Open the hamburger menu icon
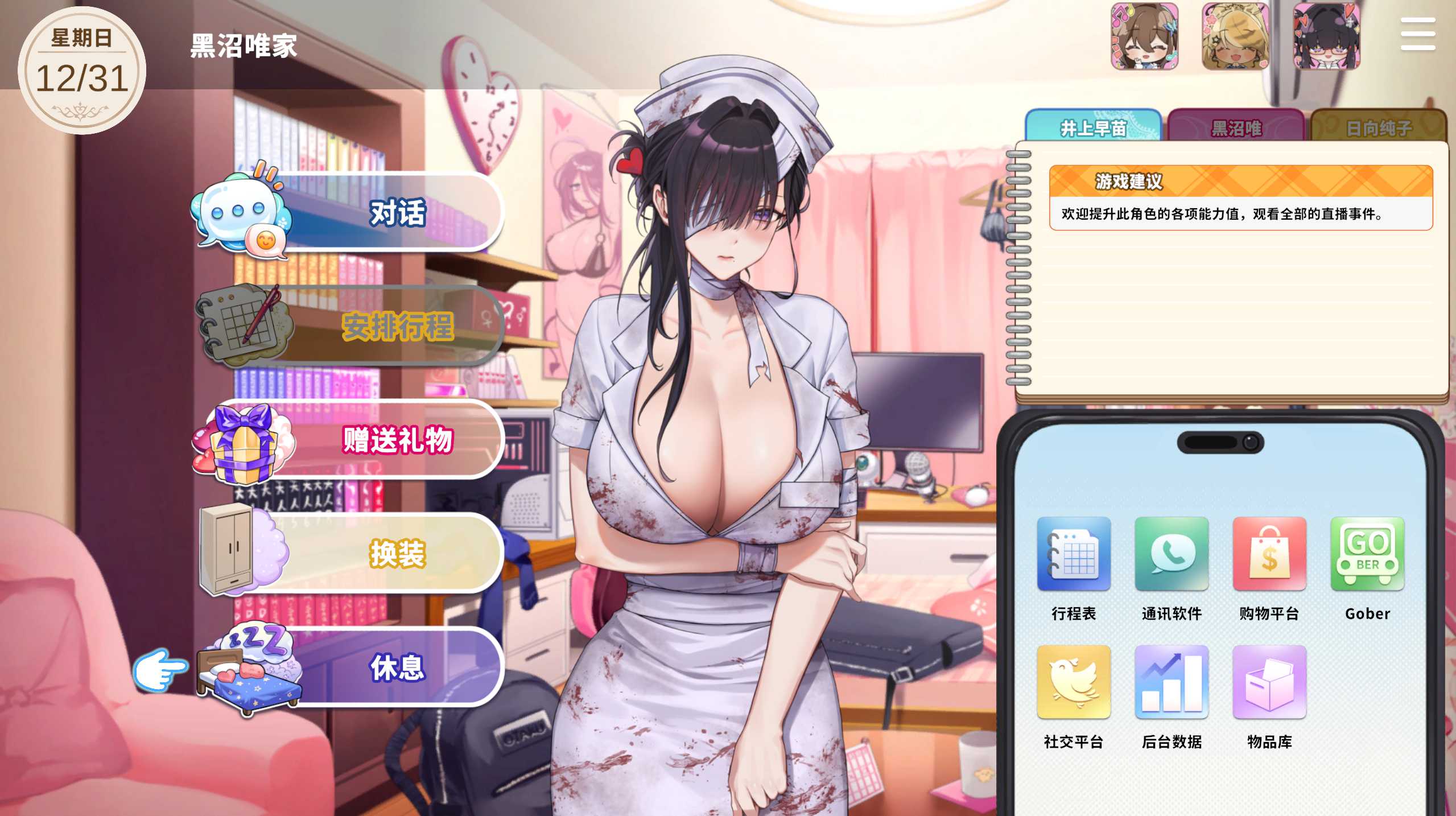The width and height of the screenshot is (1456, 816). point(1417,34)
